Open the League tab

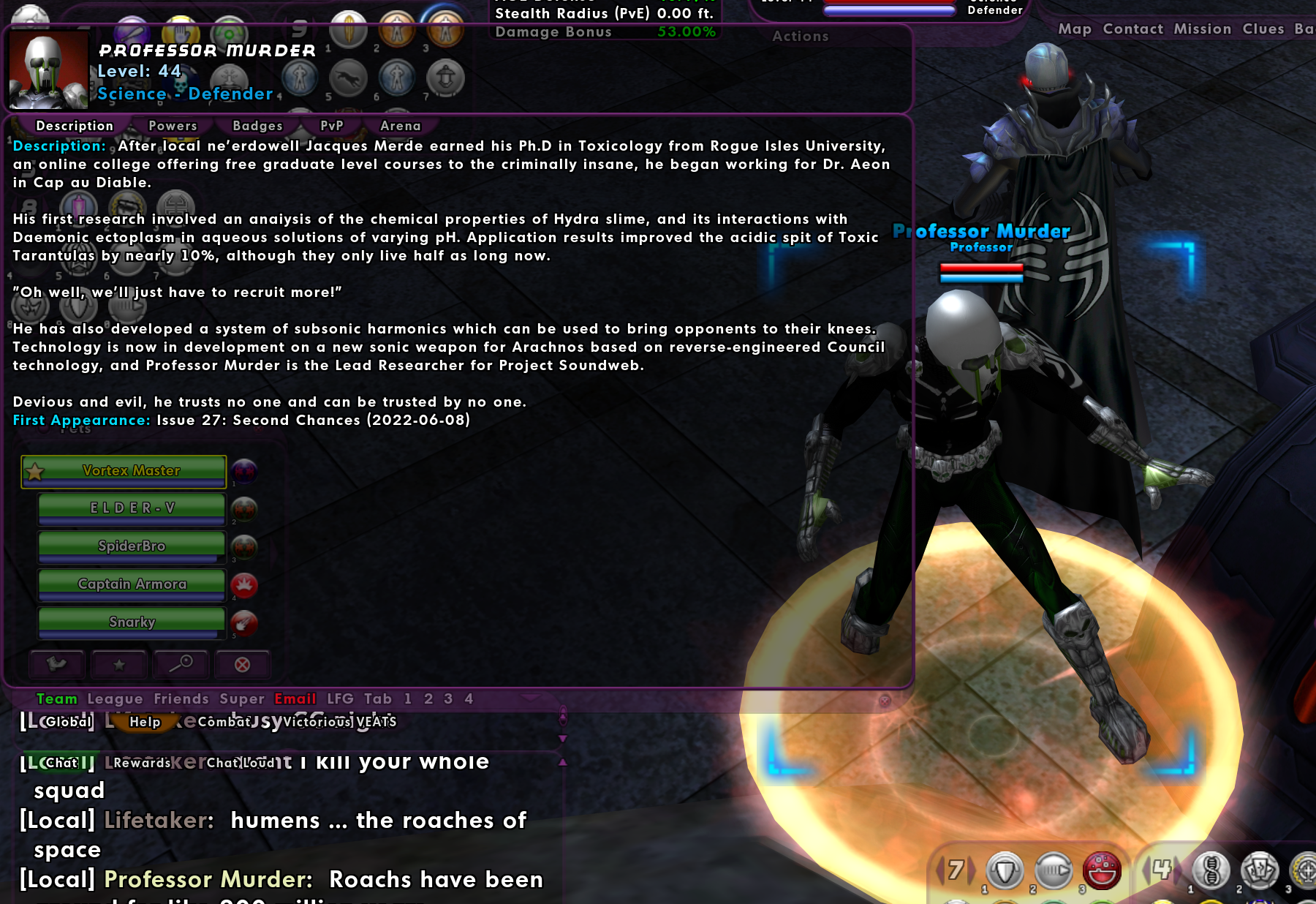pyautogui.click(x=115, y=699)
